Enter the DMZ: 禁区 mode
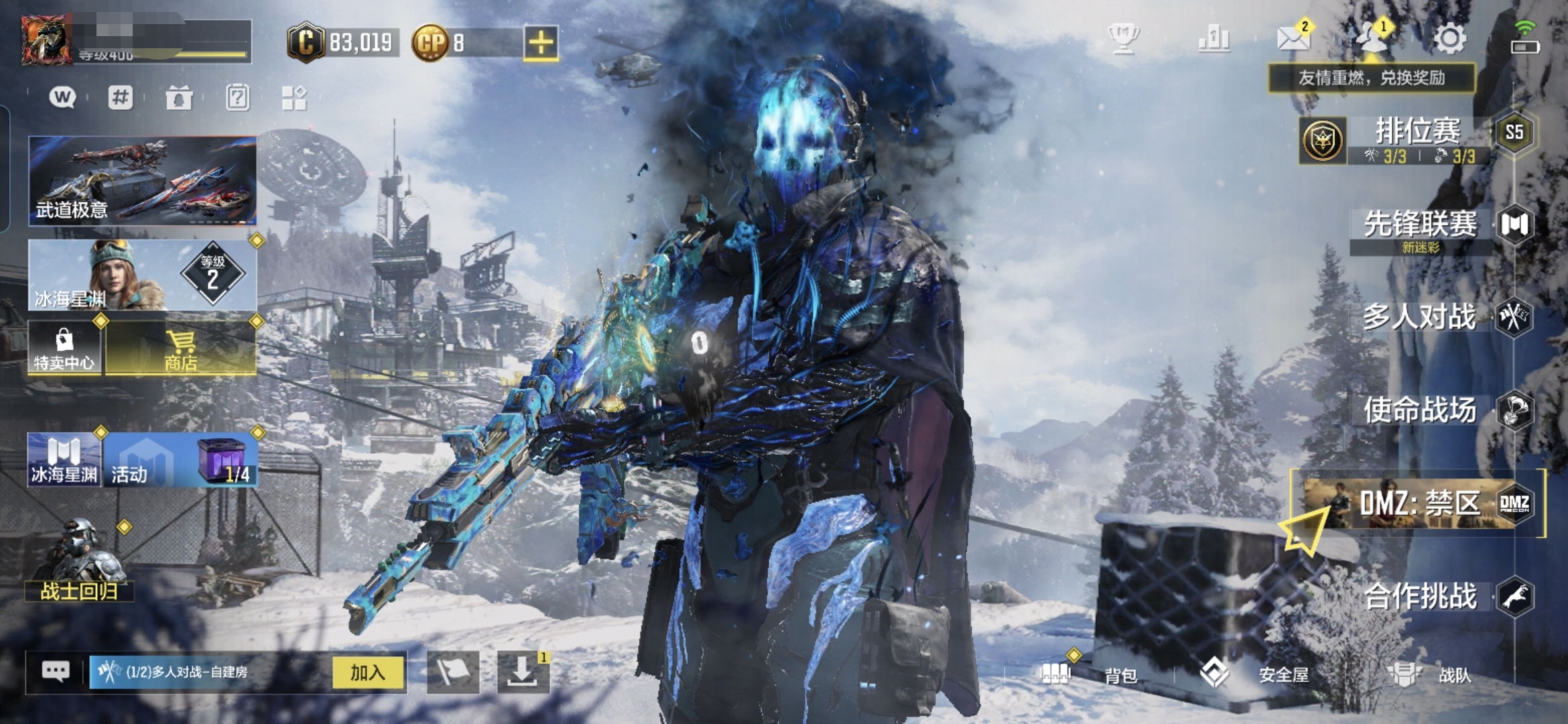This screenshot has width=1568, height=724. (1419, 503)
